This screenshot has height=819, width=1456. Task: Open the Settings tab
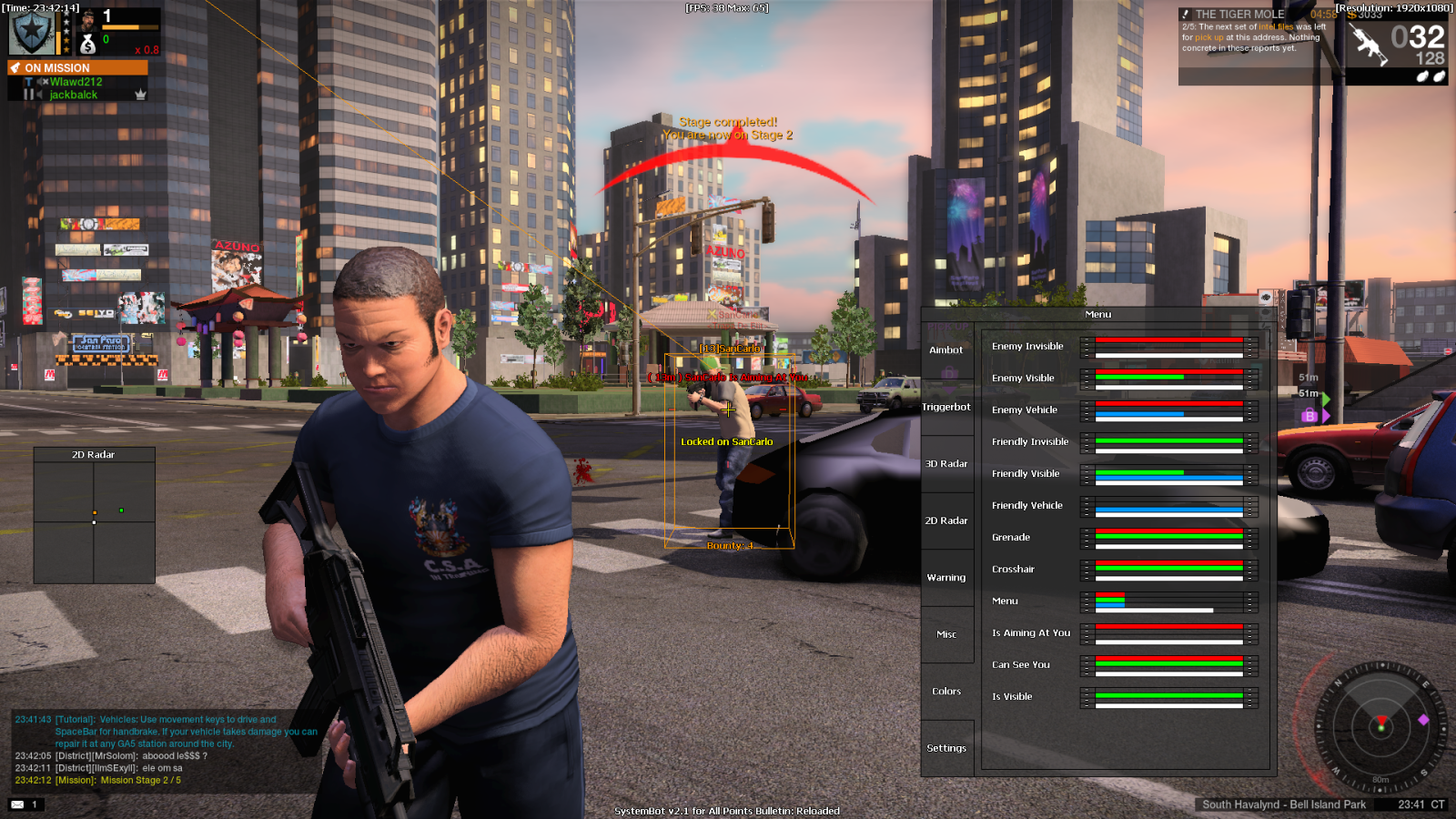click(946, 748)
